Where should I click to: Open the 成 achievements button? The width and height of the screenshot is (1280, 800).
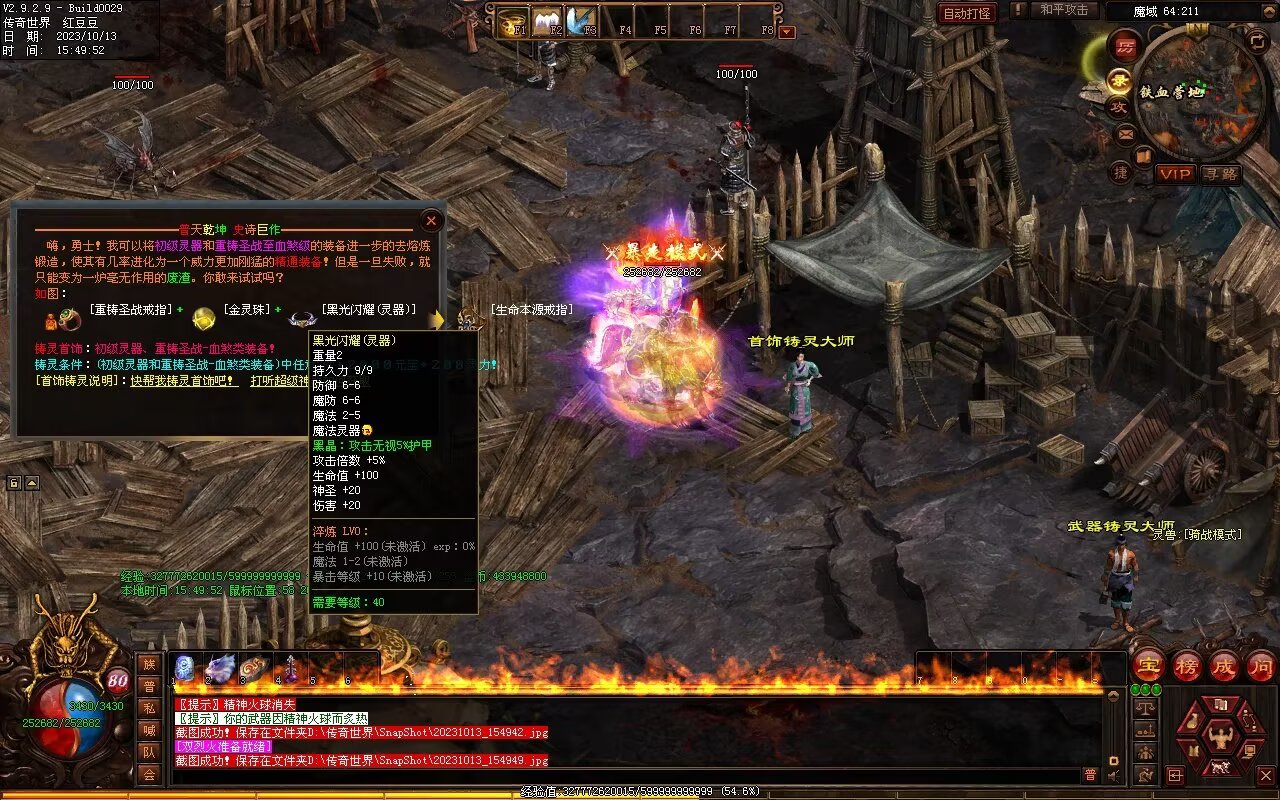pos(1224,666)
